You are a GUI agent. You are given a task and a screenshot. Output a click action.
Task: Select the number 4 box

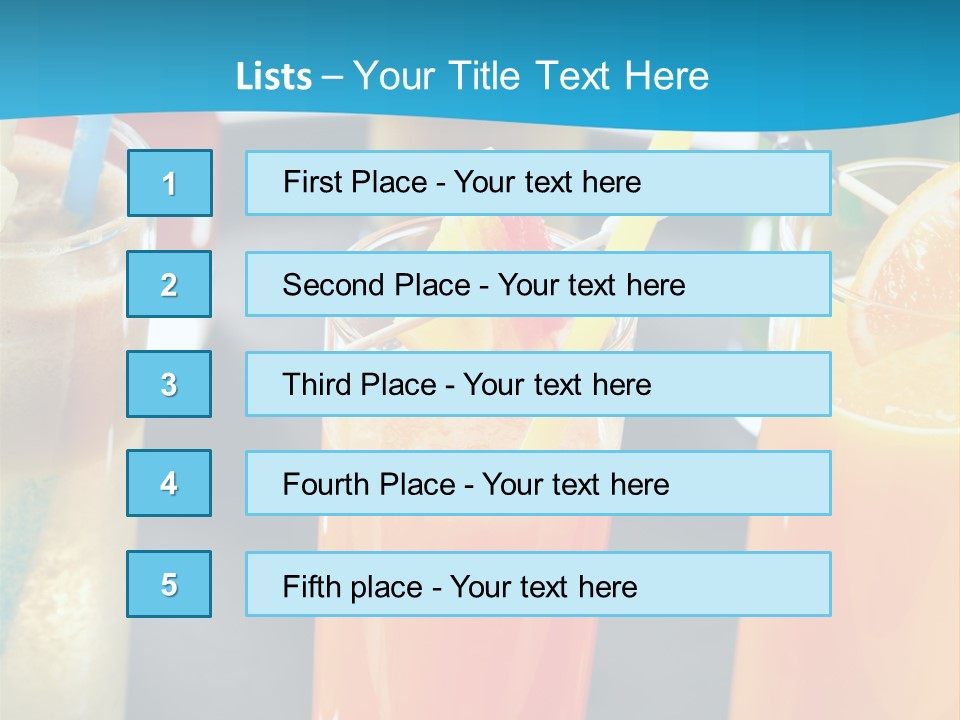(169, 483)
